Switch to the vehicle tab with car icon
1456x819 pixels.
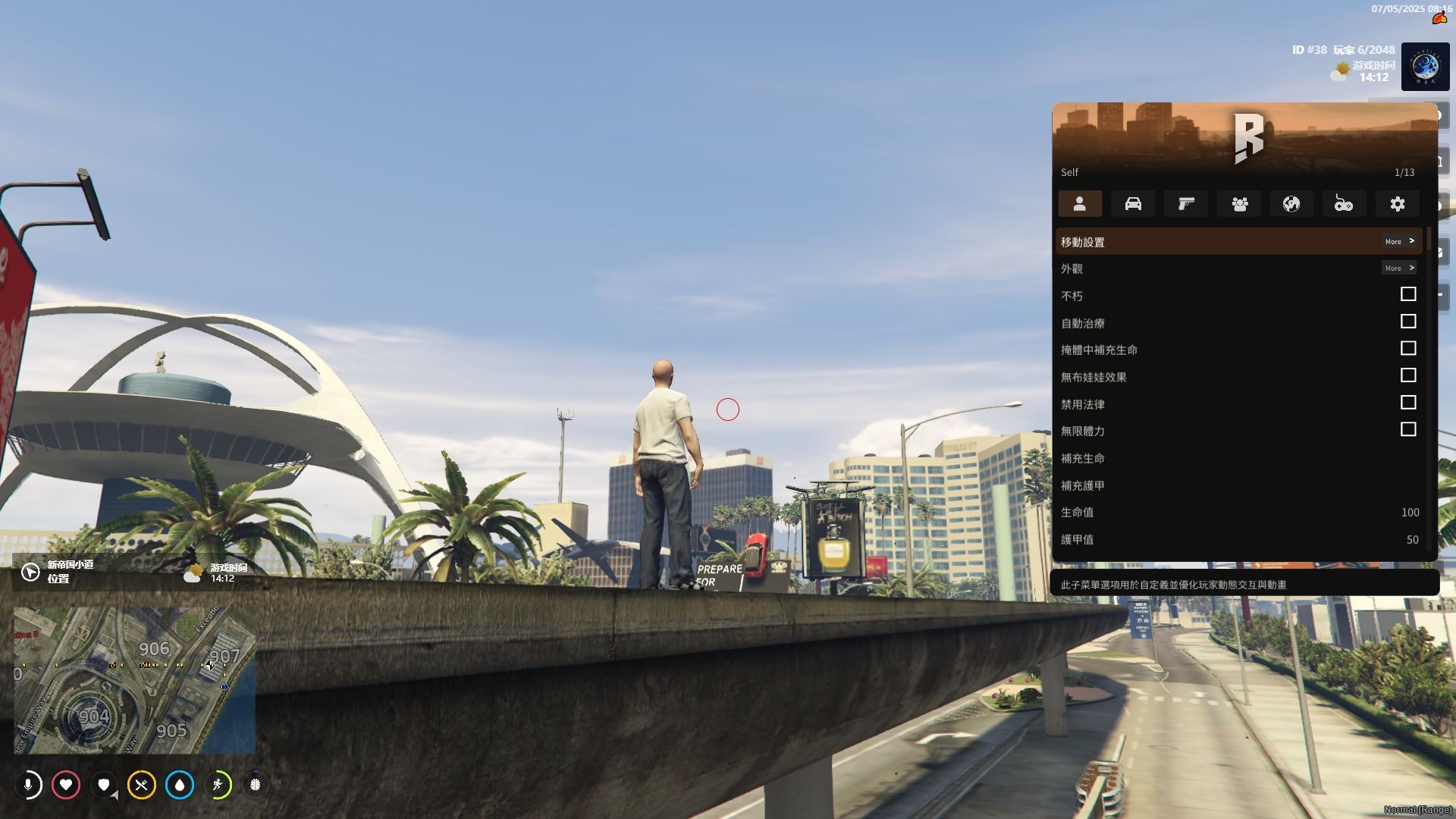click(x=1133, y=204)
